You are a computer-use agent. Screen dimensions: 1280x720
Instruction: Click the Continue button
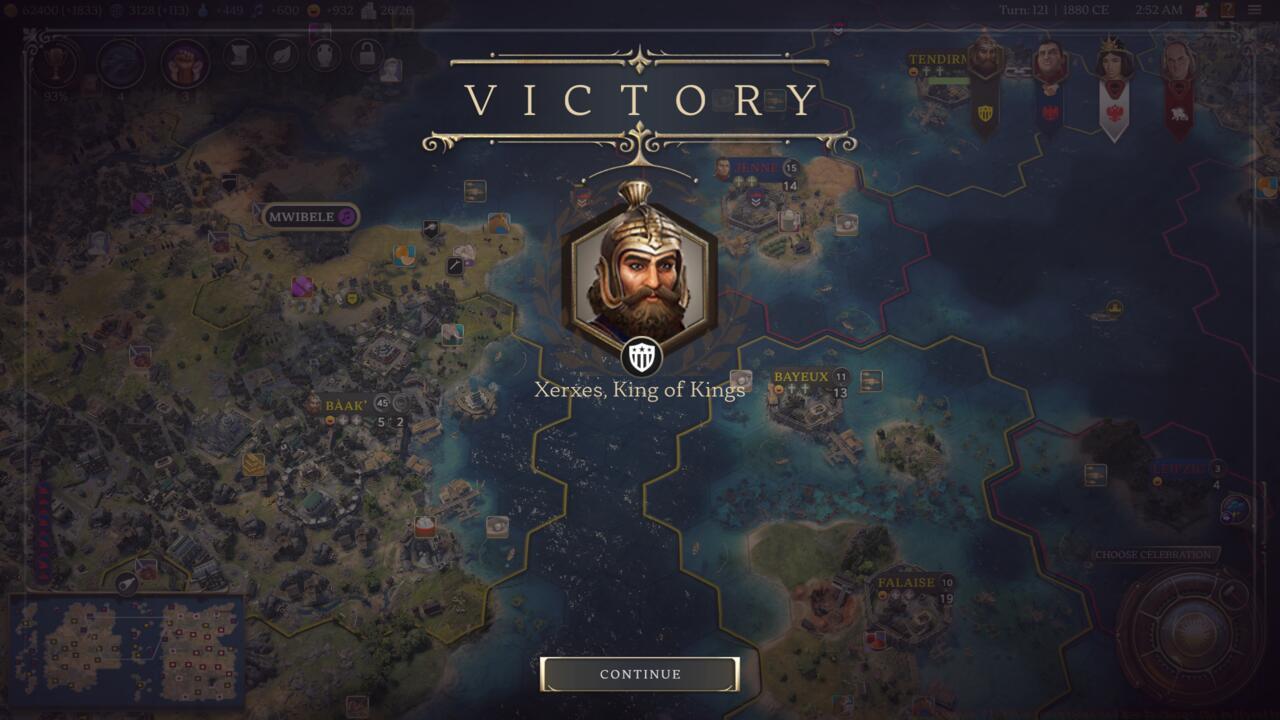(638, 674)
